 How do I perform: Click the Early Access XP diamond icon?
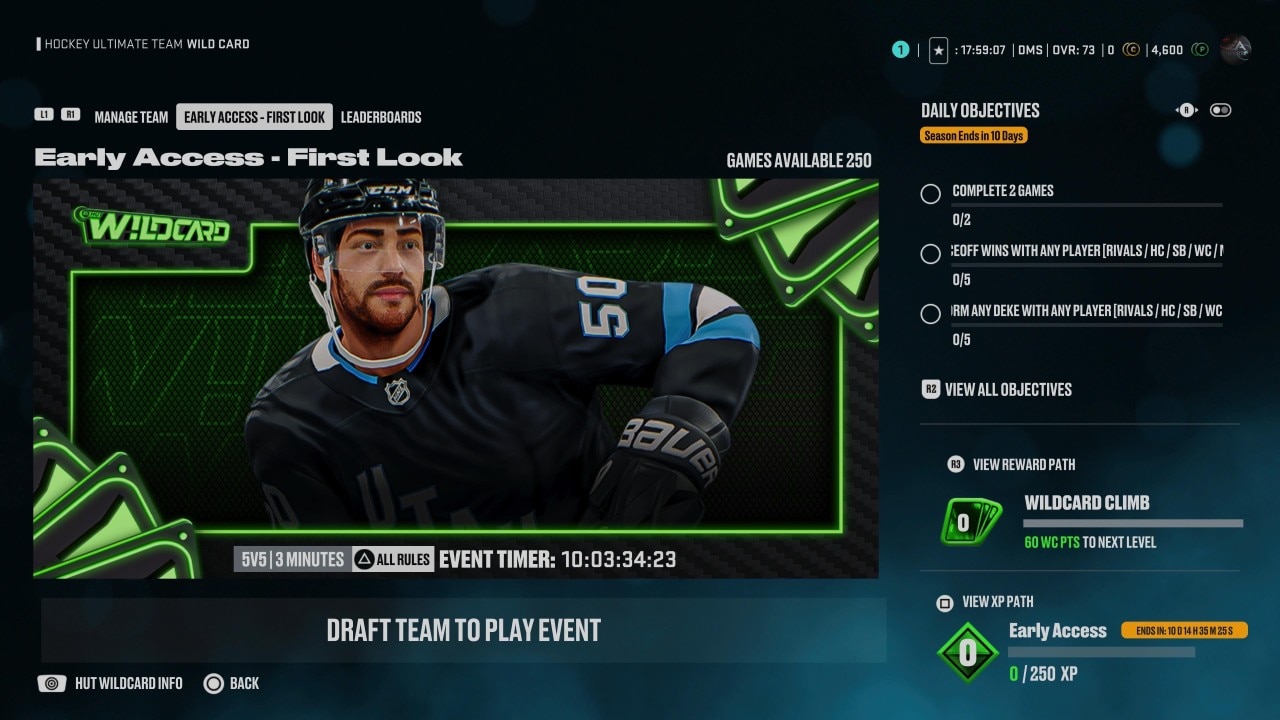[x=967, y=651]
